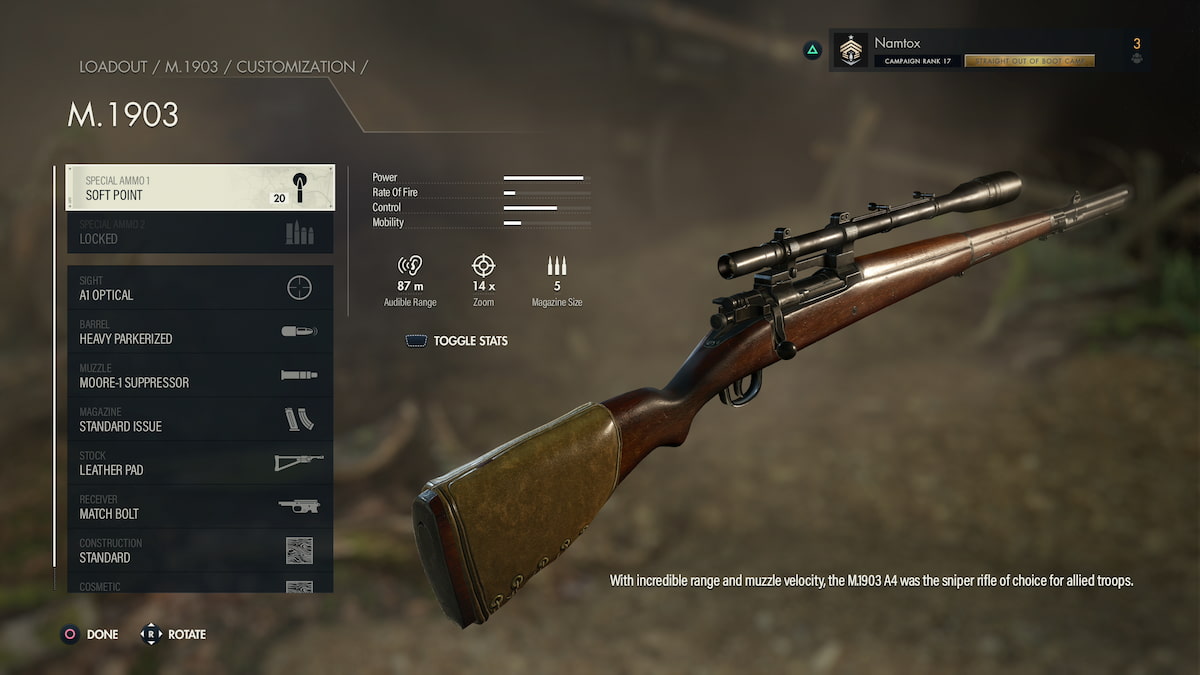
Task: Click Done to finish customization
Action: tap(90, 634)
